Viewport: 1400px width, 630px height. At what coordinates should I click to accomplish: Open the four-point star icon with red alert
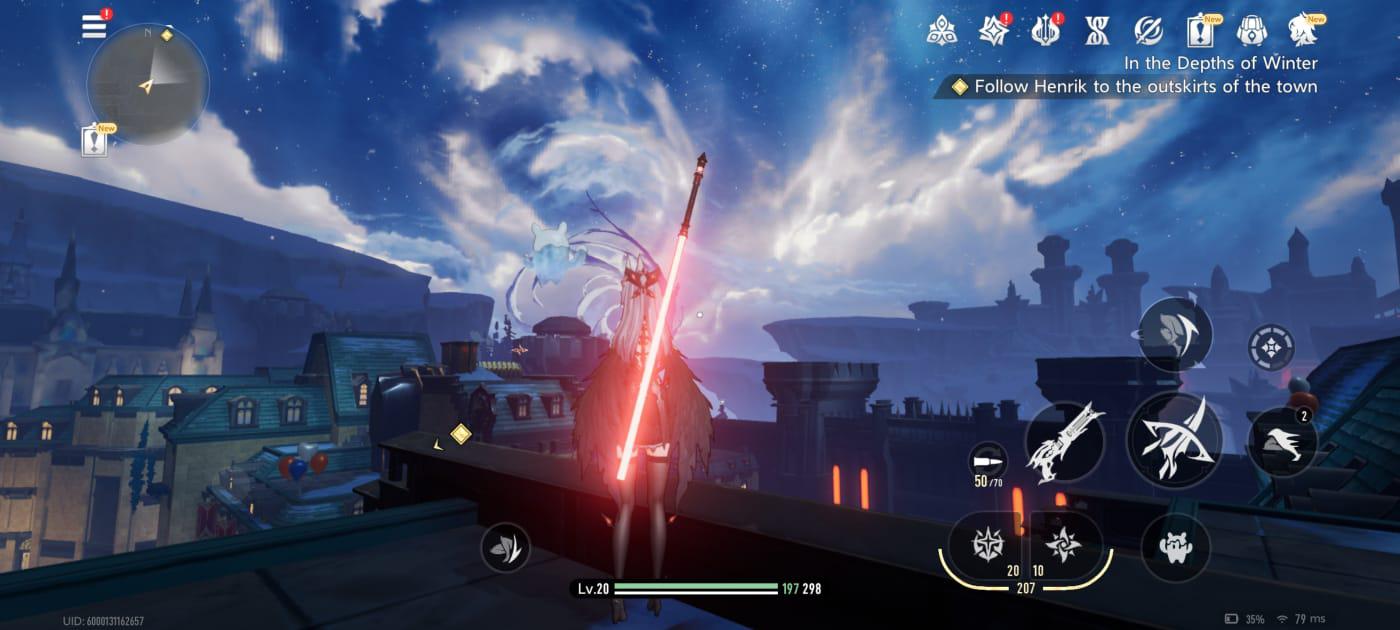993,31
